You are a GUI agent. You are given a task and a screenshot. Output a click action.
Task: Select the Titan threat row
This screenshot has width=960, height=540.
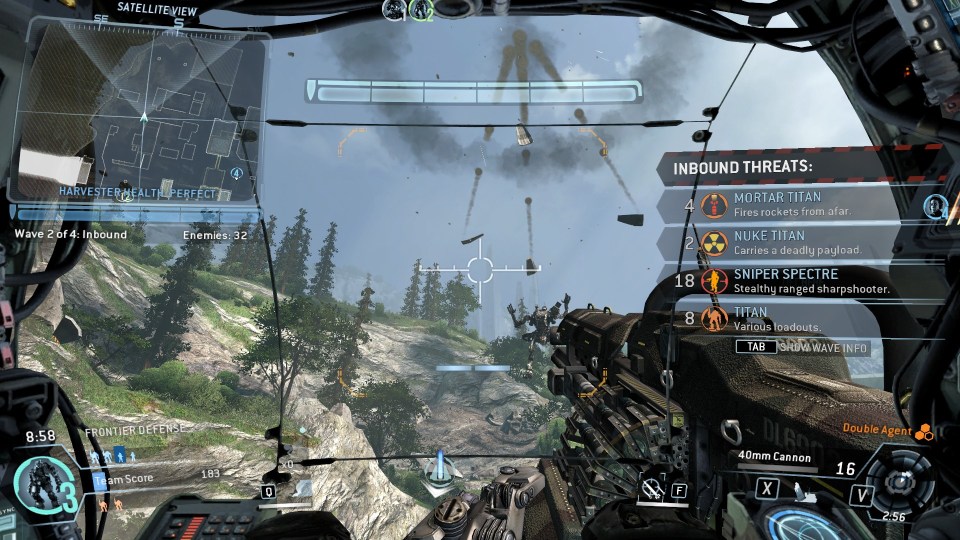coord(780,318)
